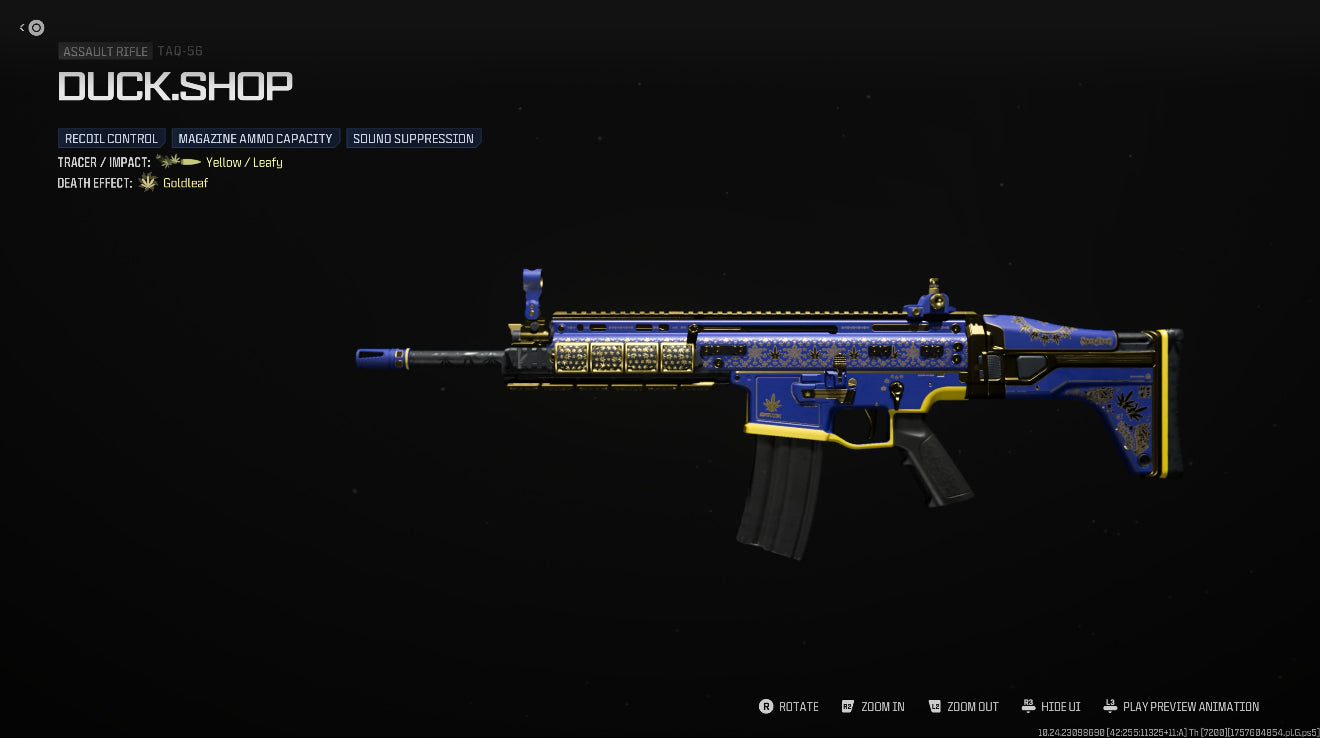Select the ASSAULT RIFLE category tag

point(105,51)
